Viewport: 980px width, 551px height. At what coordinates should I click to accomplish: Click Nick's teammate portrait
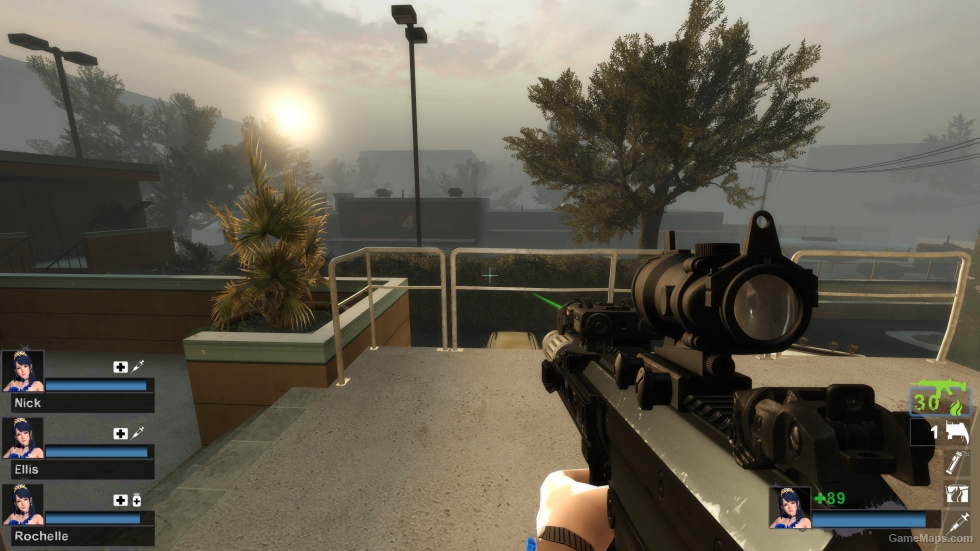click(23, 370)
